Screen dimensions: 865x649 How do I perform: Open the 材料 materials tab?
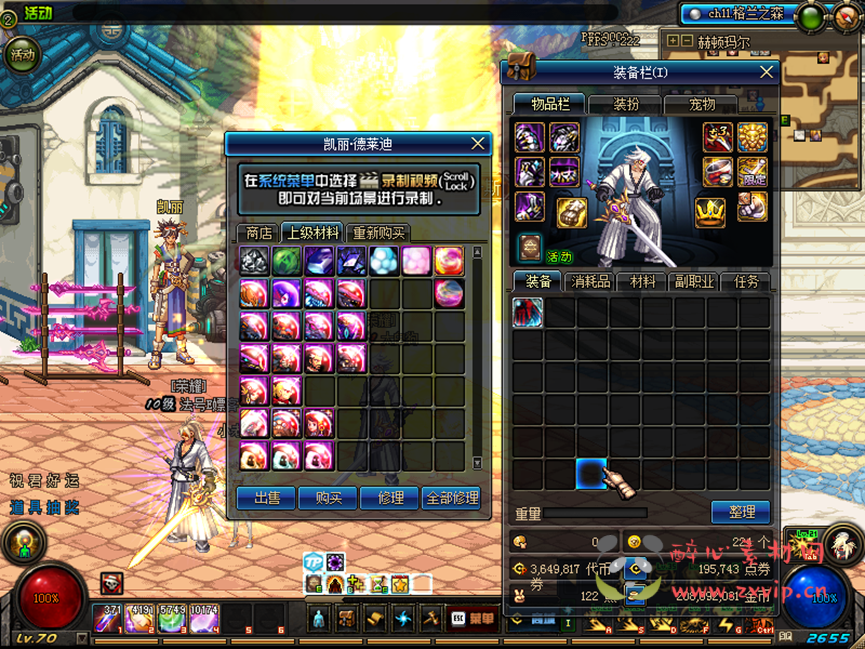(x=642, y=282)
